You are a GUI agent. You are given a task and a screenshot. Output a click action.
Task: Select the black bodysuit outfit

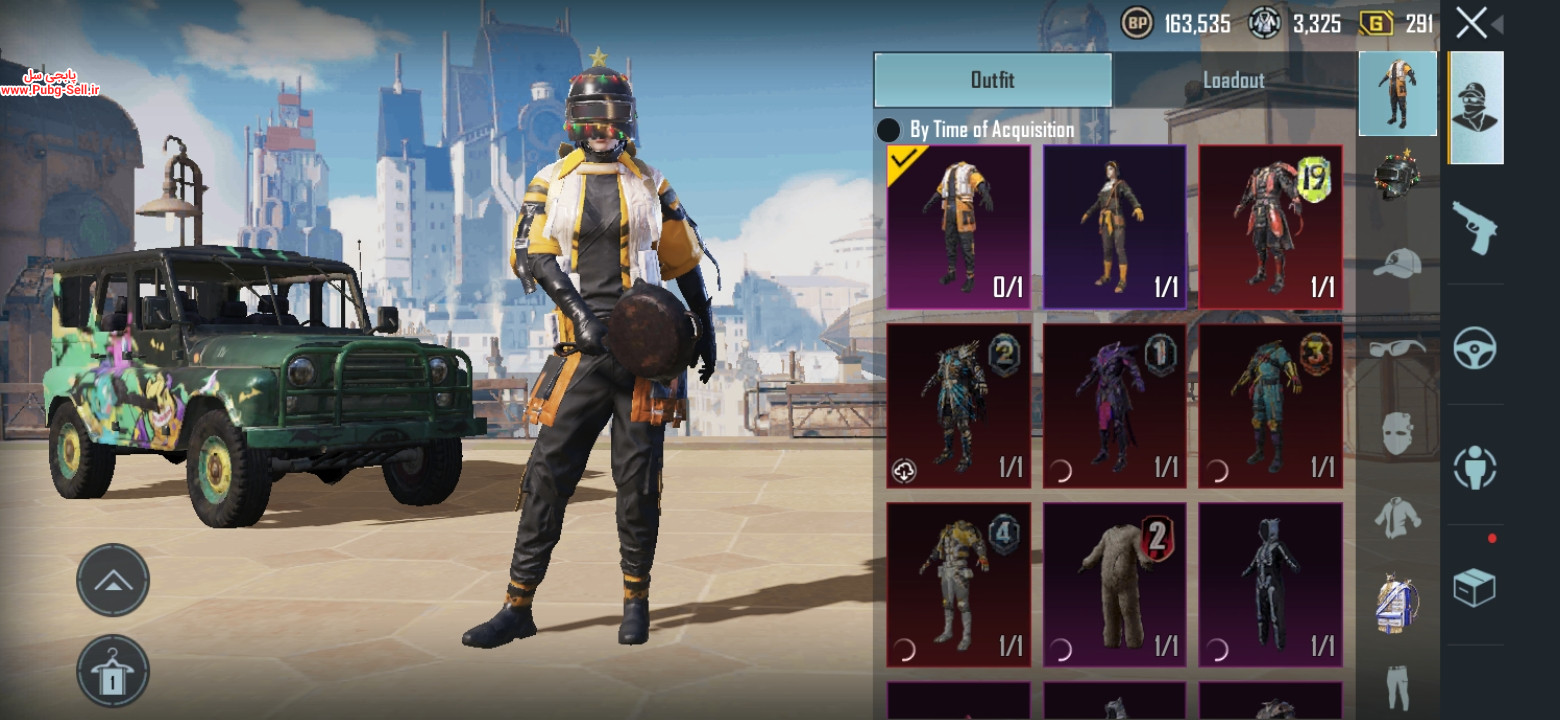pyautogui.click(x=1270, y=584)
